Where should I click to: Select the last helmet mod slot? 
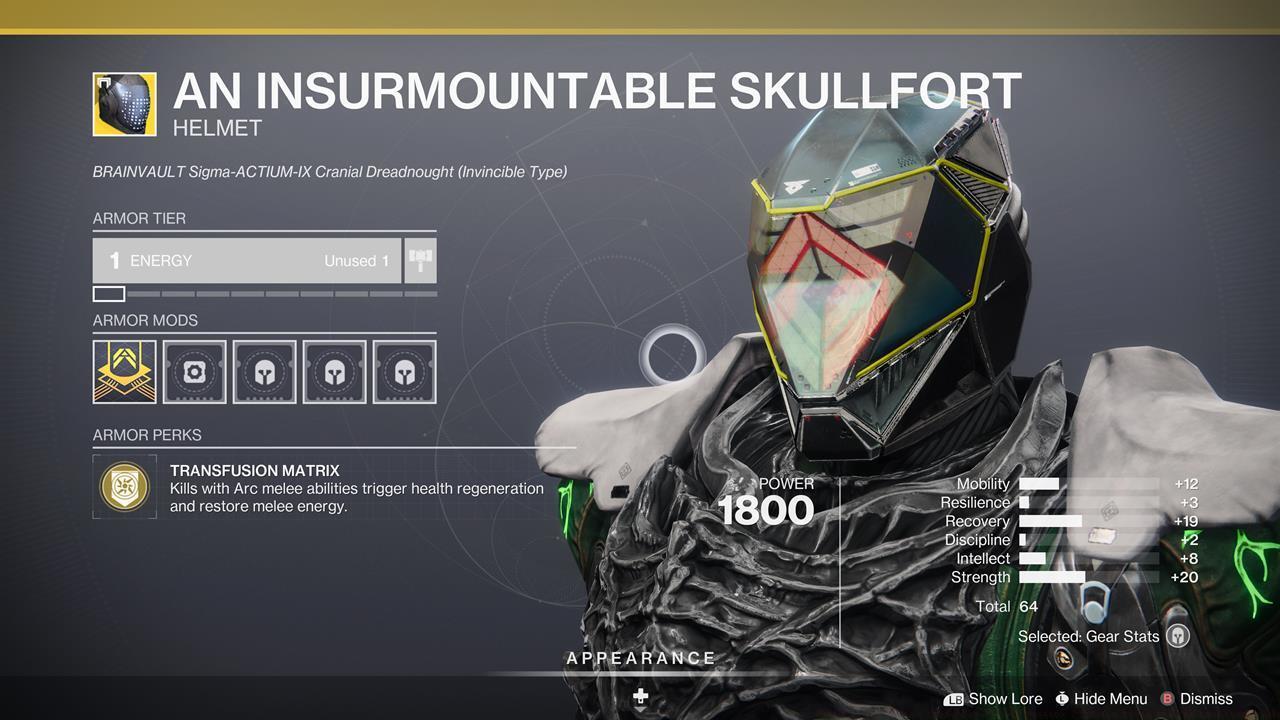pos(404,371)
